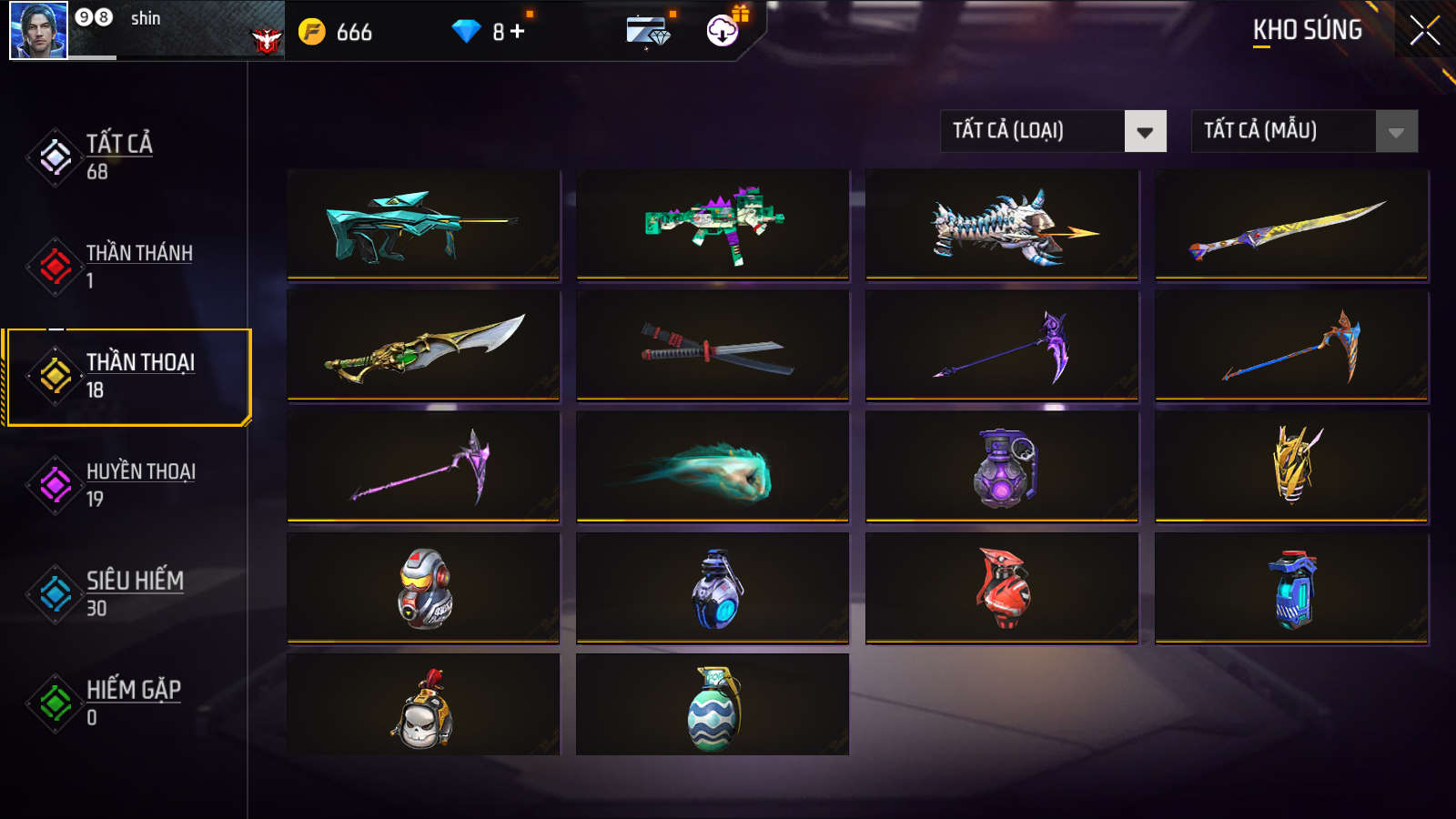Close the Kho Súng screen
Image resolution: width=1456 pixels, height=819 pixels.
1424,31
